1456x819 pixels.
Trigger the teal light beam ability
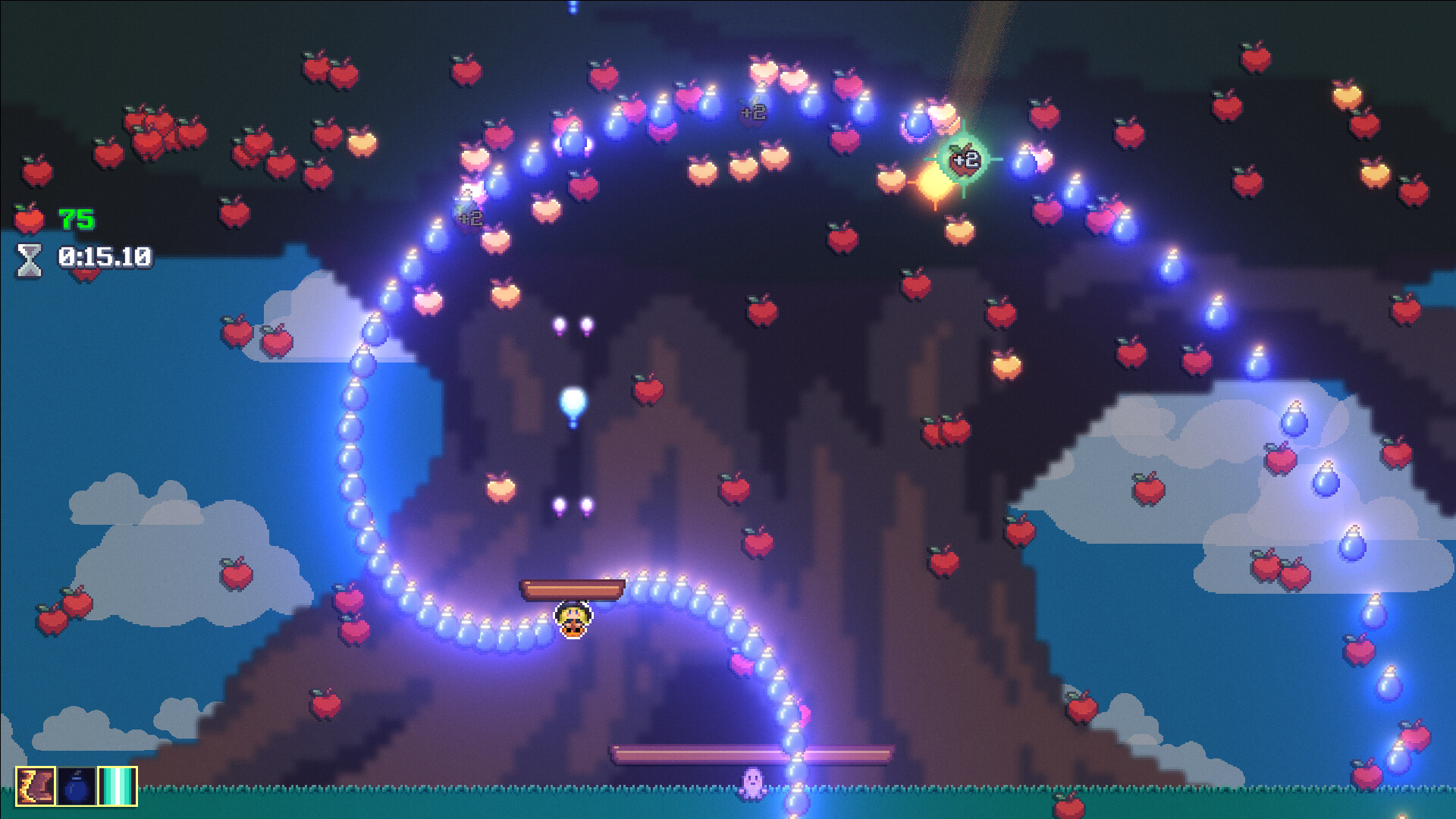(118, 786)
